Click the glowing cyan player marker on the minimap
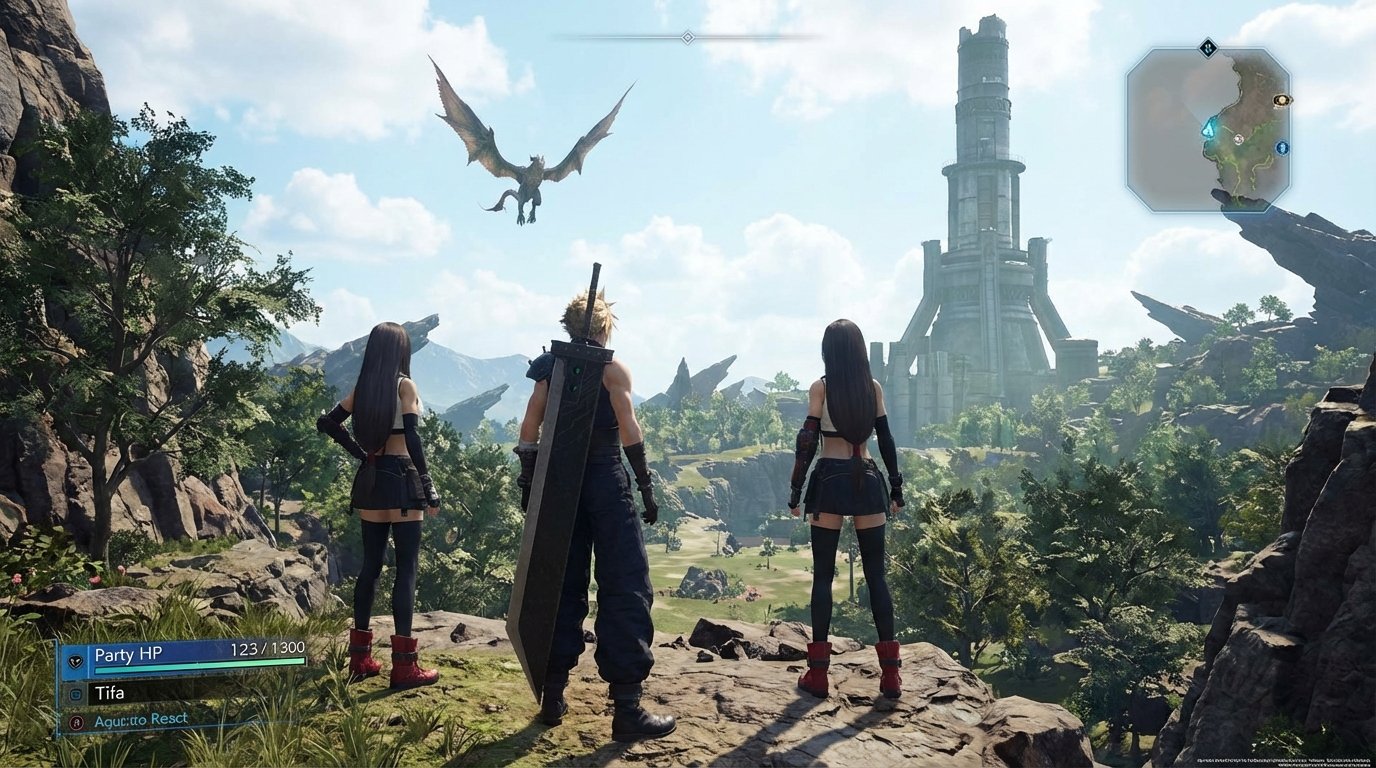Screen dimensions: 1376x768 click(x=1209, y=128)
